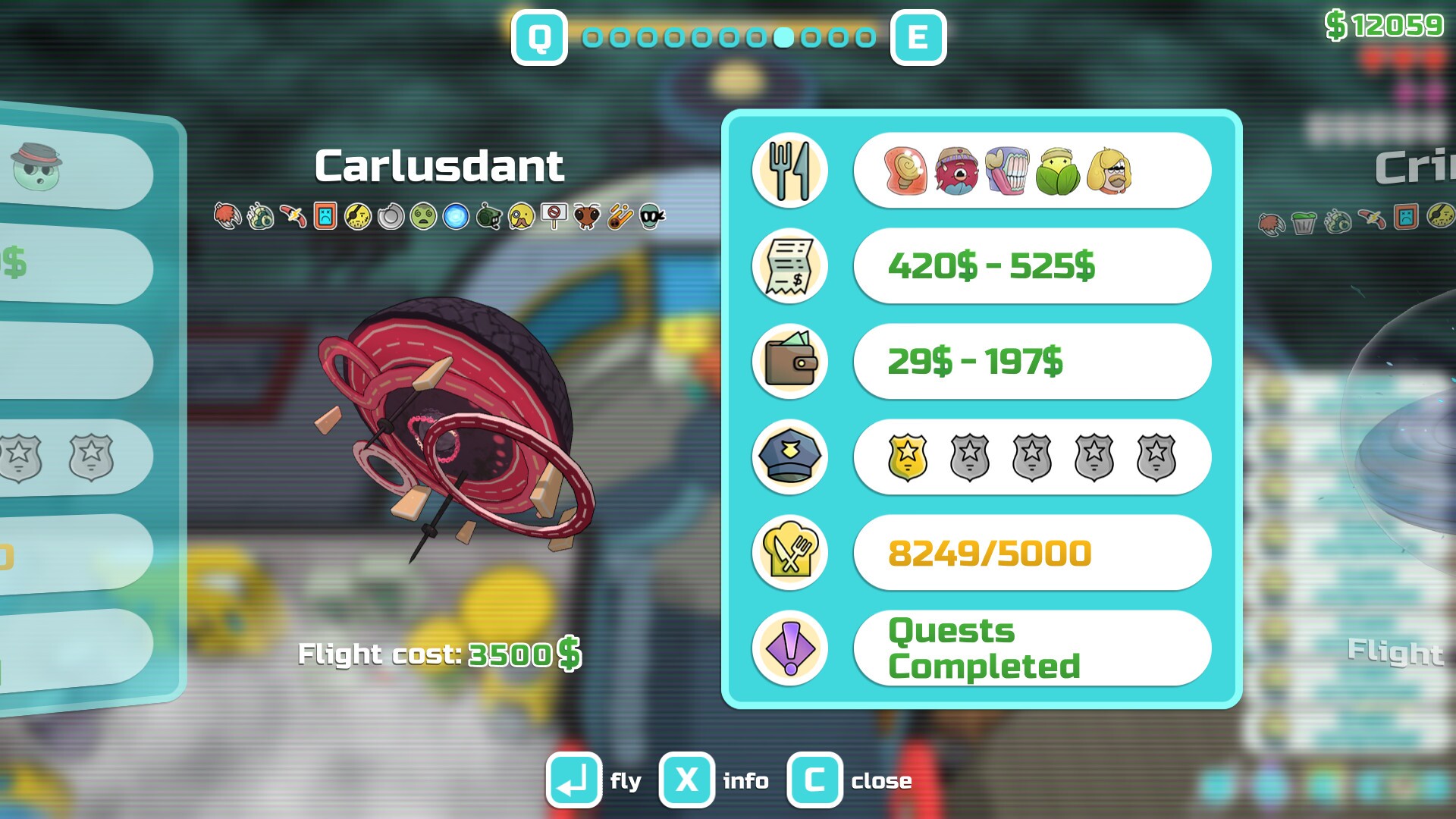Image resolution: width=1456 pixels, height=819 pixels.
Task: Select the police cap reputation icon
Action: tap(789, 457)
